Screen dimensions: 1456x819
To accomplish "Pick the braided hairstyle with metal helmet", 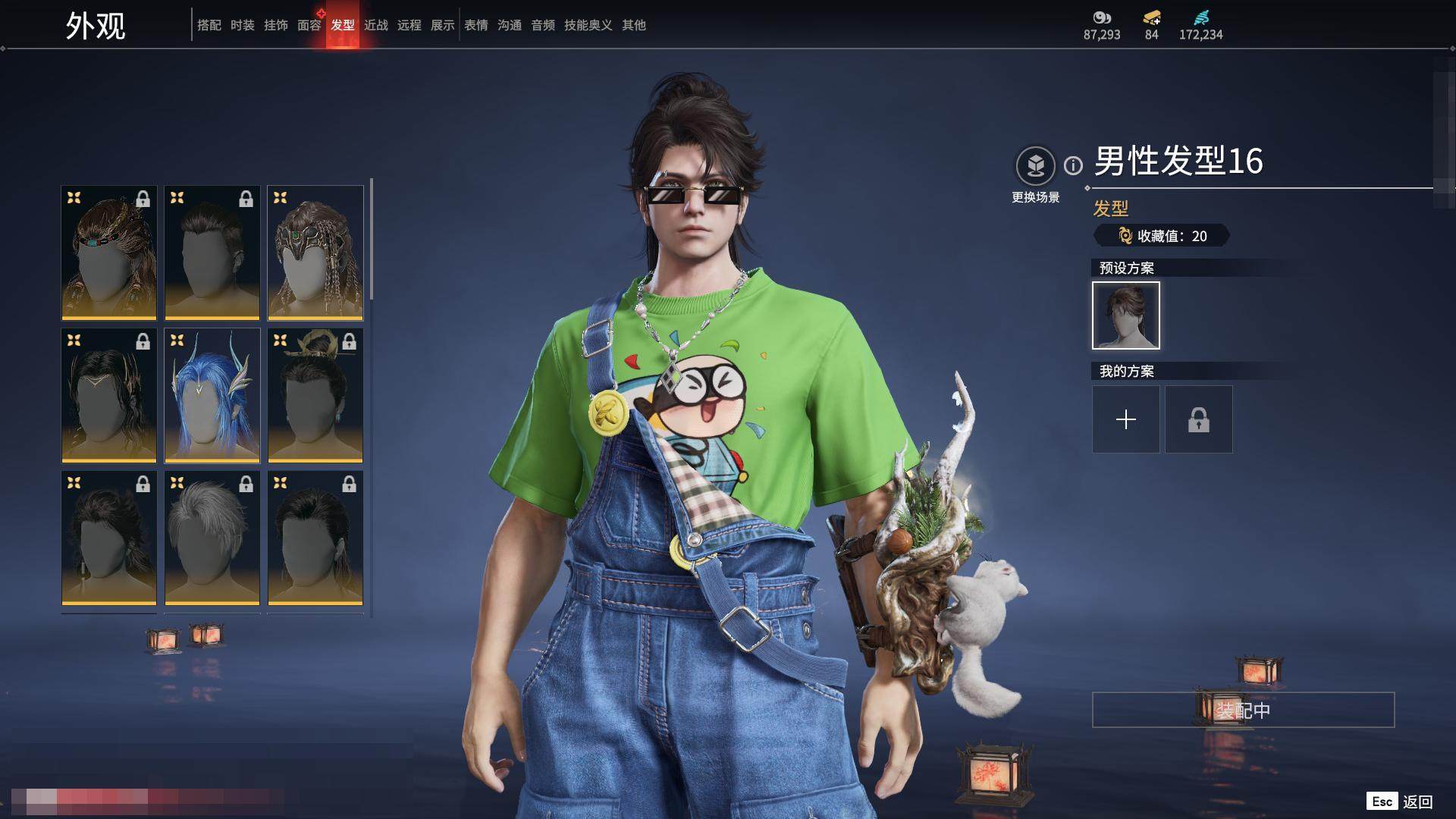I will pos(315,253).
